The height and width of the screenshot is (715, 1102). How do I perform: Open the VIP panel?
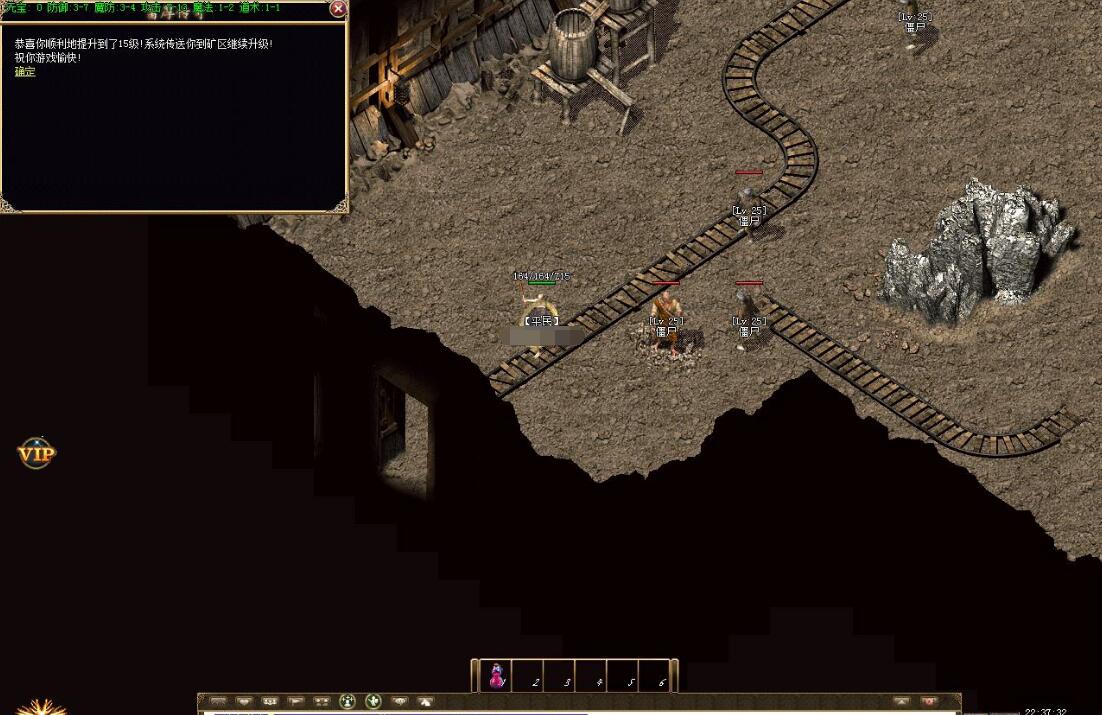click(37, 454)
